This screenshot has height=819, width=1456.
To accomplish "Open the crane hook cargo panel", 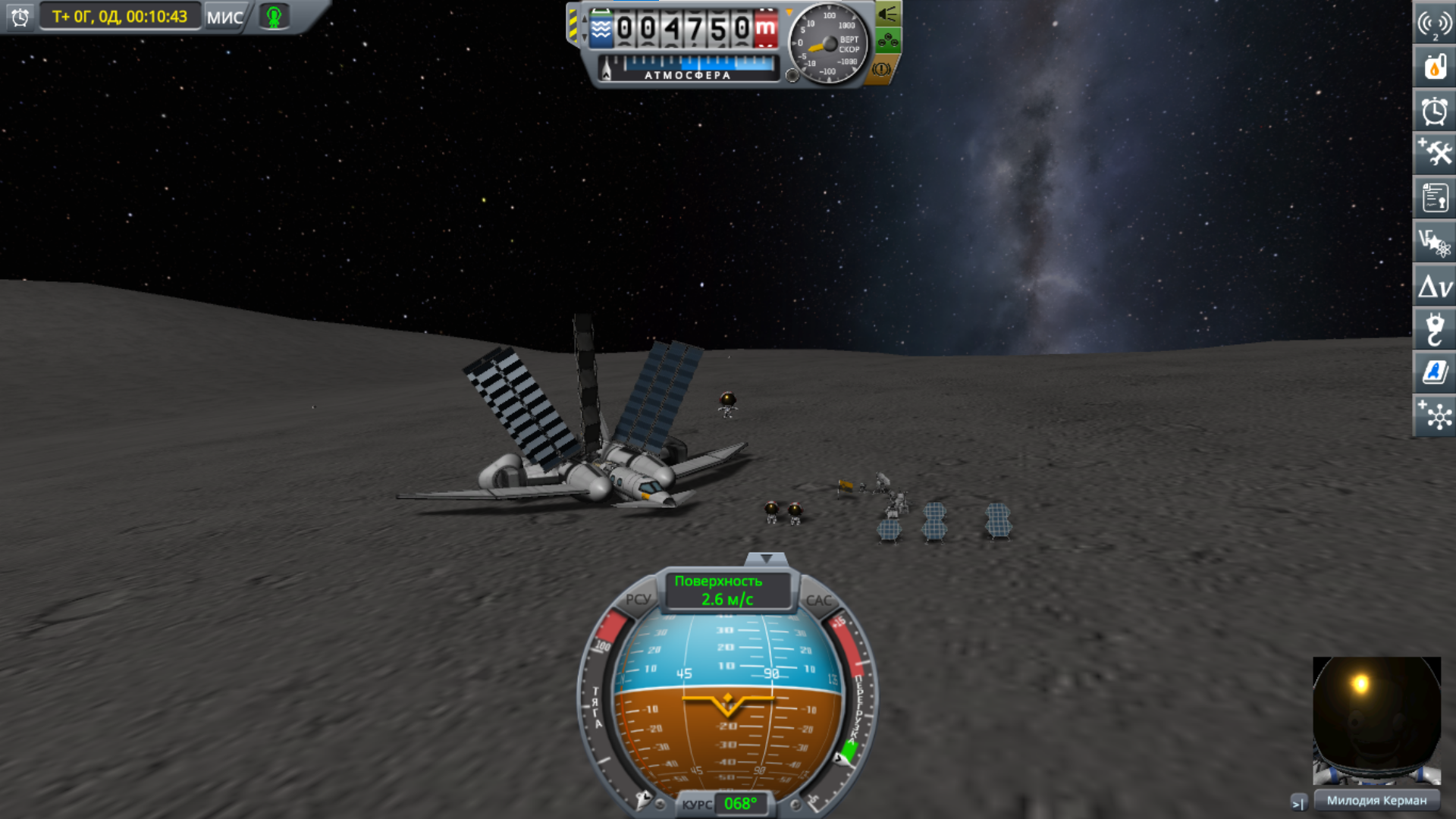I will coord(1434,330).
